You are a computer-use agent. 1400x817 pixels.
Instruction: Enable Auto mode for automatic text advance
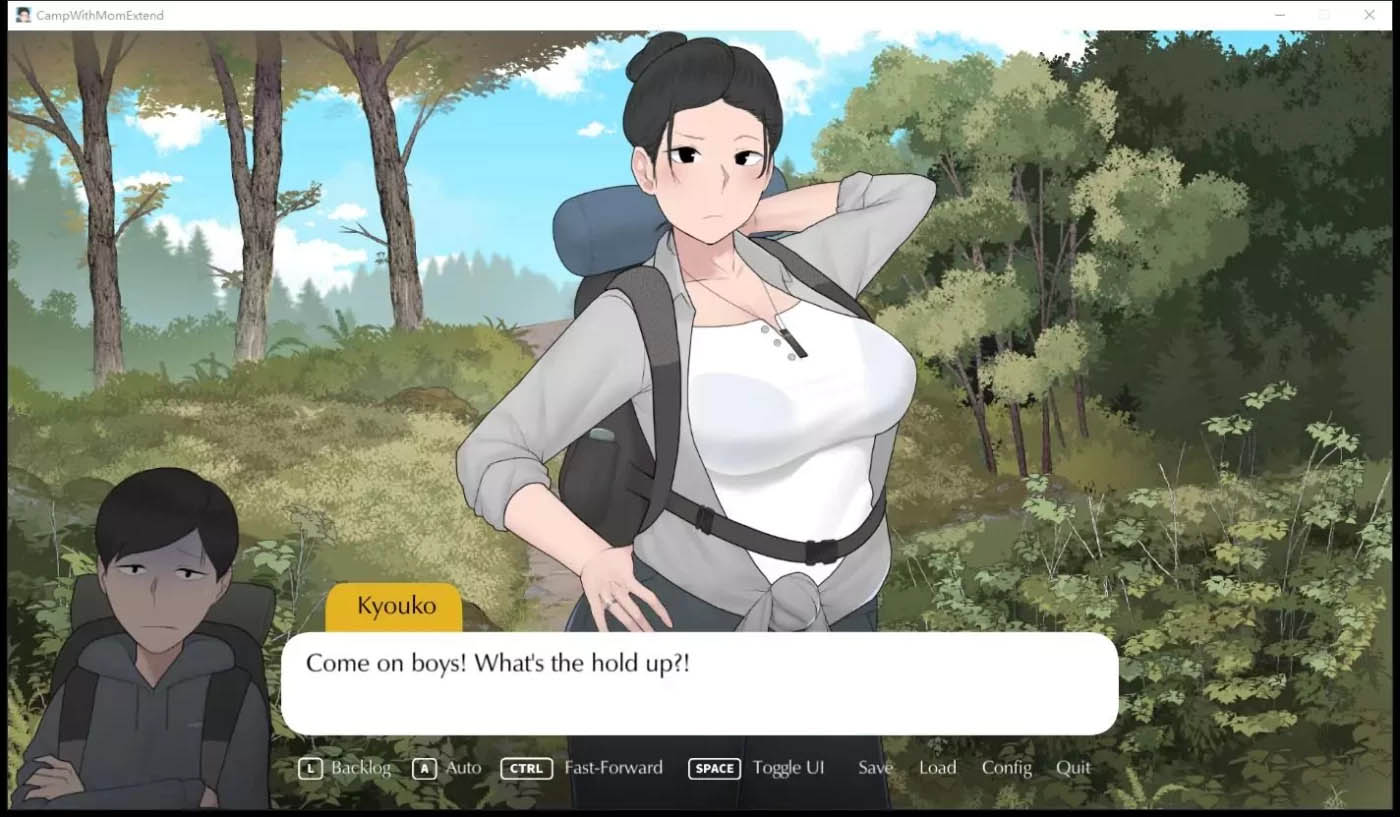(x=464, y=768)
